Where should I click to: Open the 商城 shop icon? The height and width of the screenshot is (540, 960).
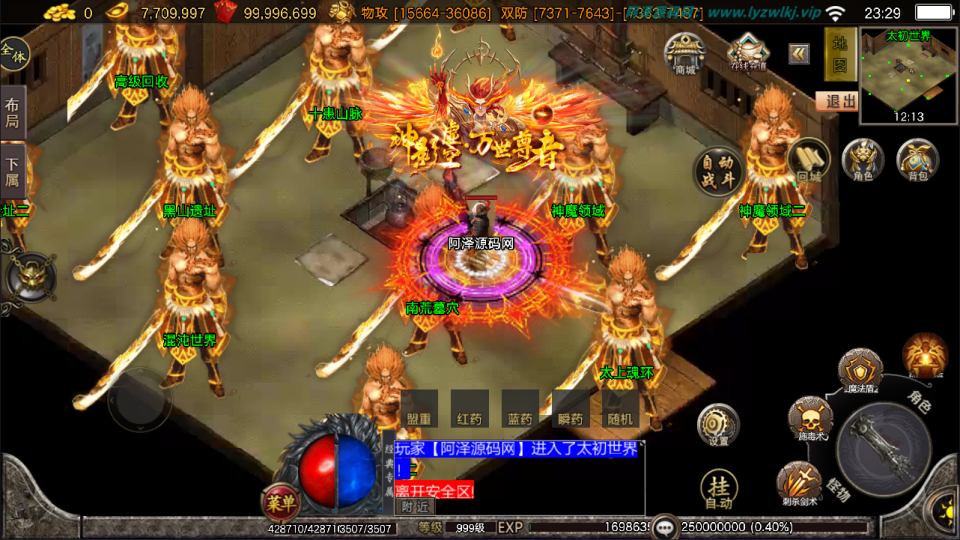tap(685, 54)
